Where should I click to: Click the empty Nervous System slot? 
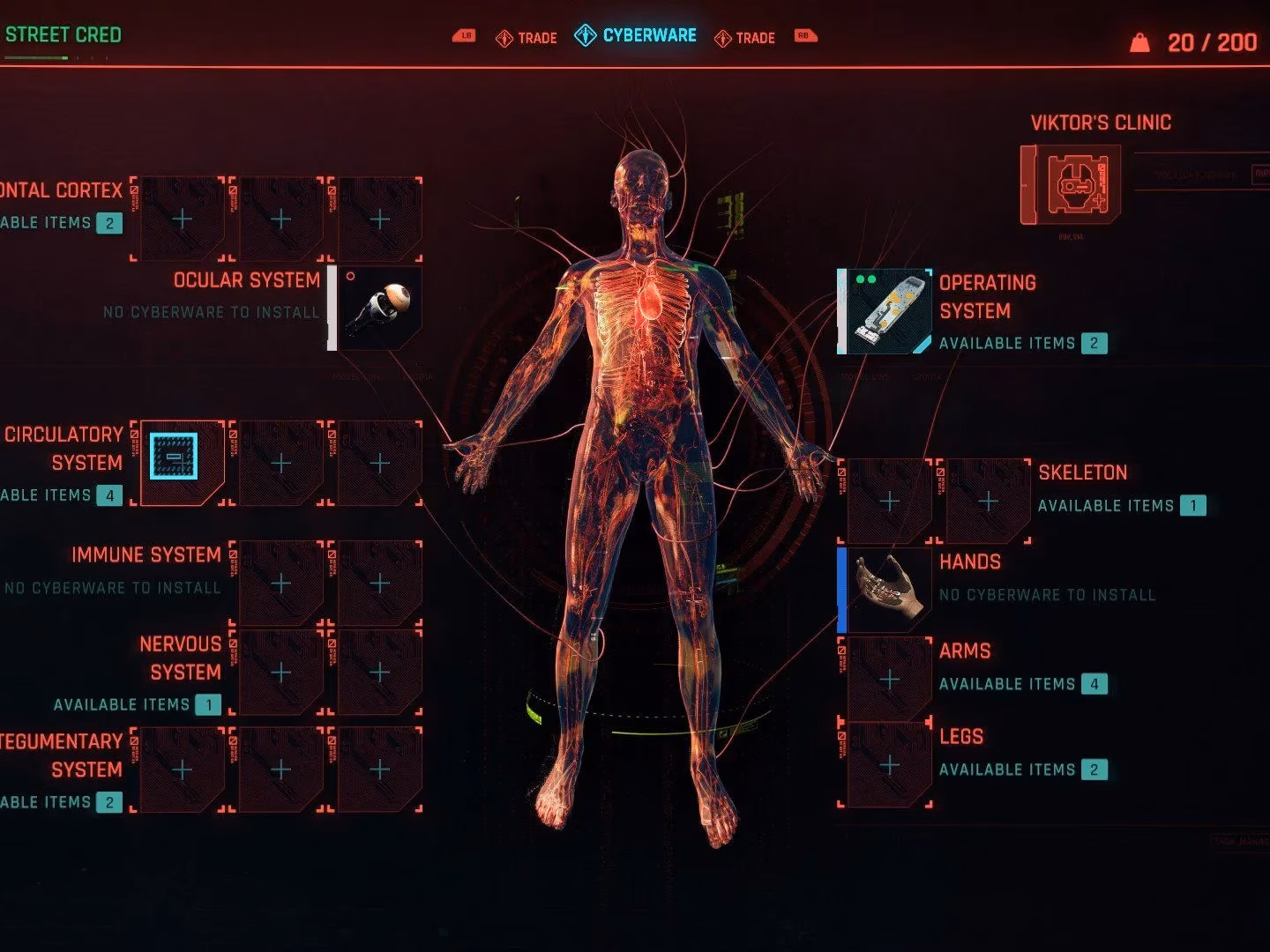pyautogui.click(x=279, y=672)
